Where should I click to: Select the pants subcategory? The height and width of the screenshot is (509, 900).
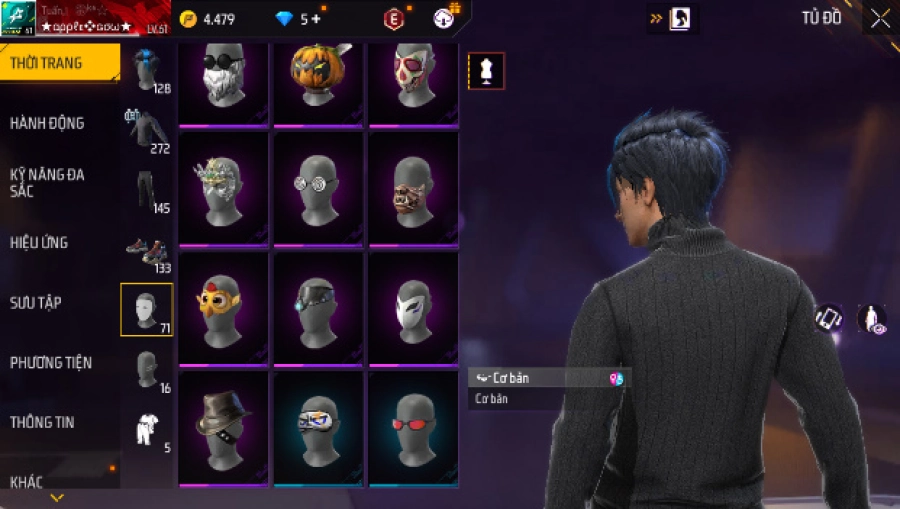[146, 190]
